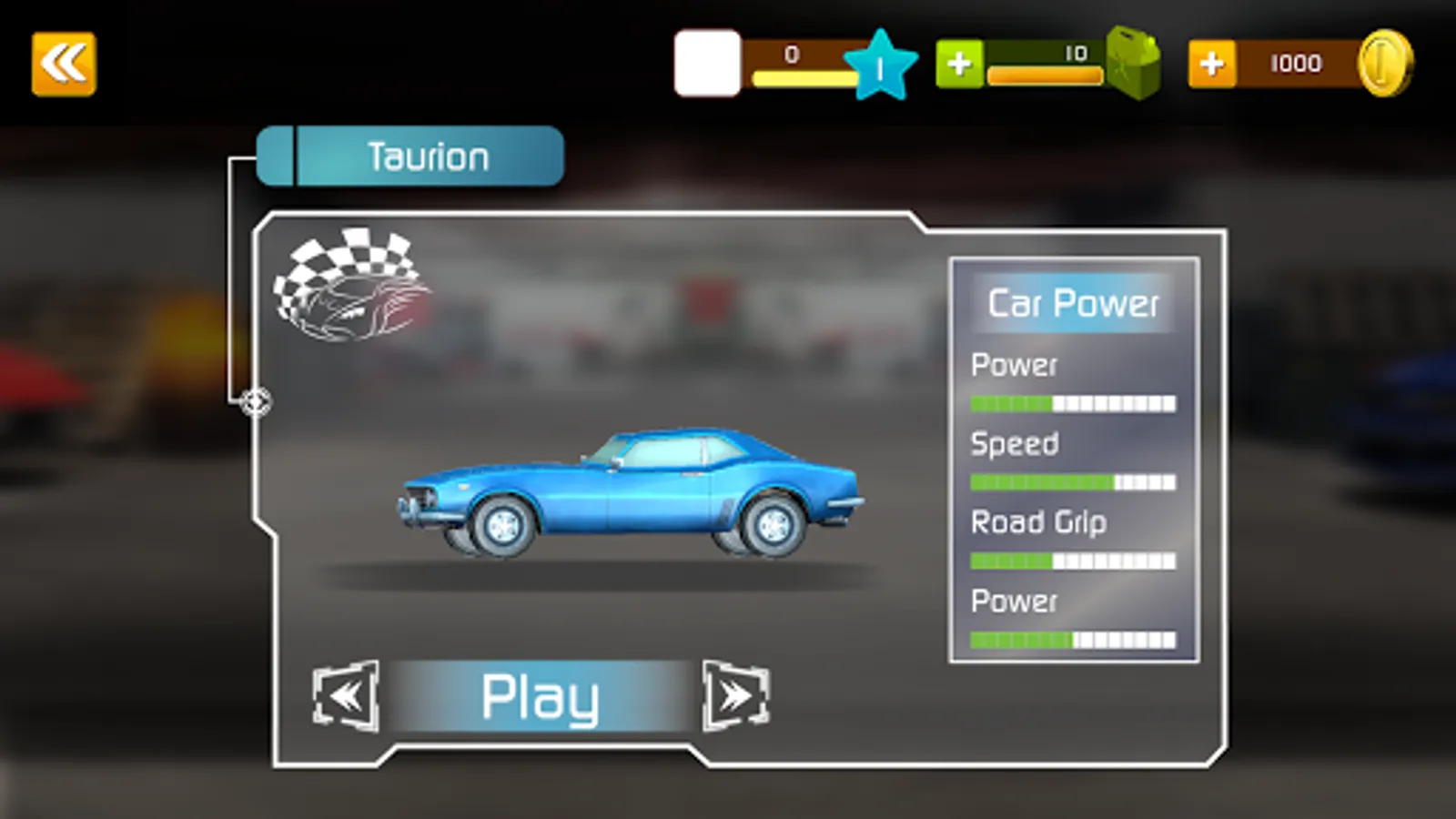
Task: Show the previous car with the left arrow
Action: pos(346,696)
